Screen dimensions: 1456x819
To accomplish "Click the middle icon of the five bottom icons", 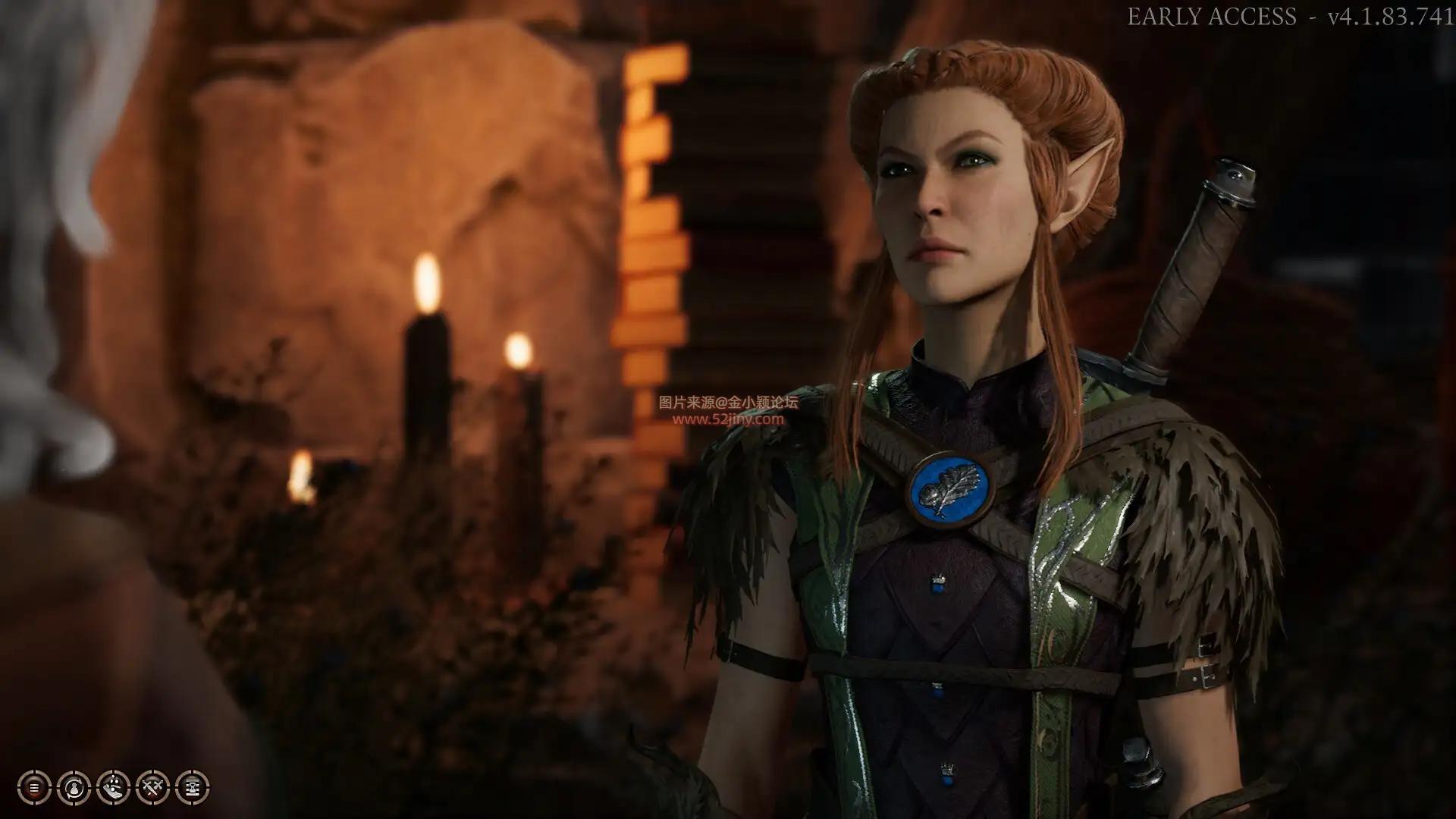I will coord(114,787).
